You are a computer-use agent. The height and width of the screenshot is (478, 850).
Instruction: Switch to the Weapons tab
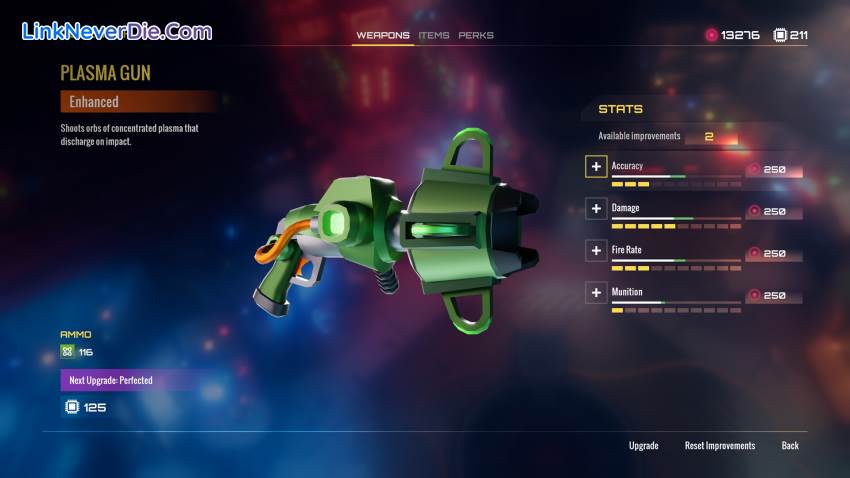(383, 35)
